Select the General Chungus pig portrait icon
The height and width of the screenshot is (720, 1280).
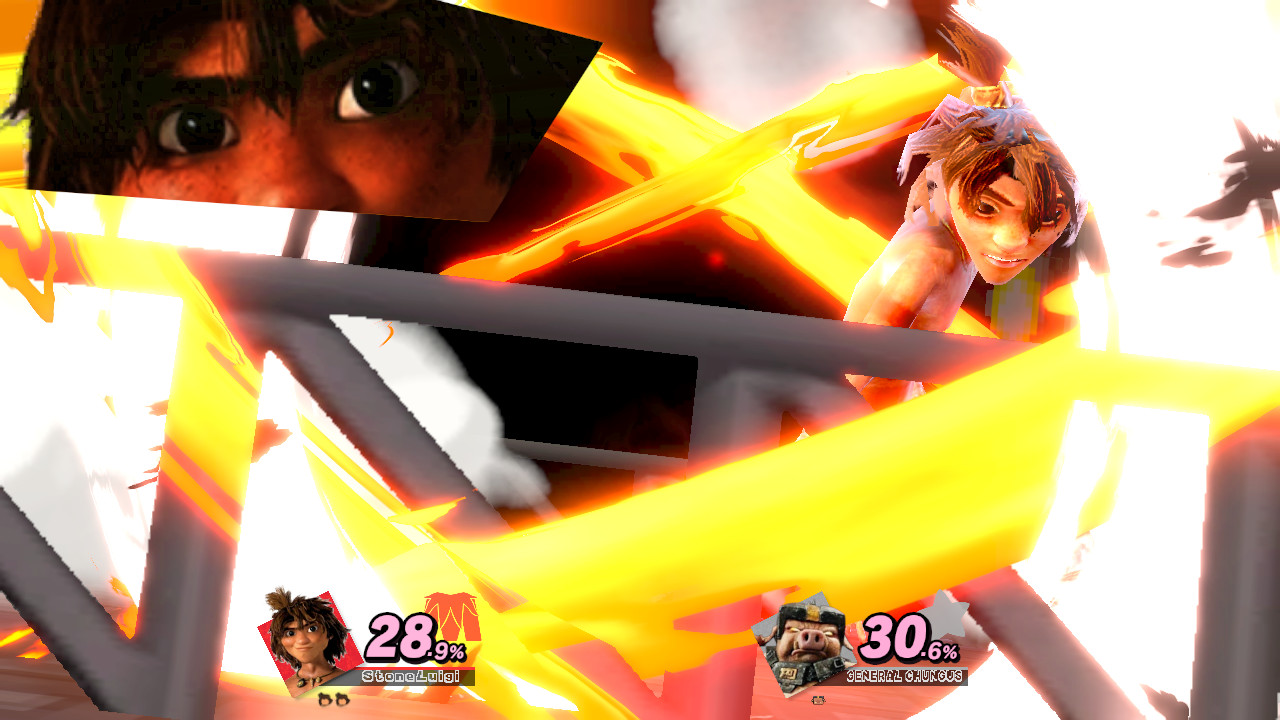pyautogui.click(x=805, y=640)
